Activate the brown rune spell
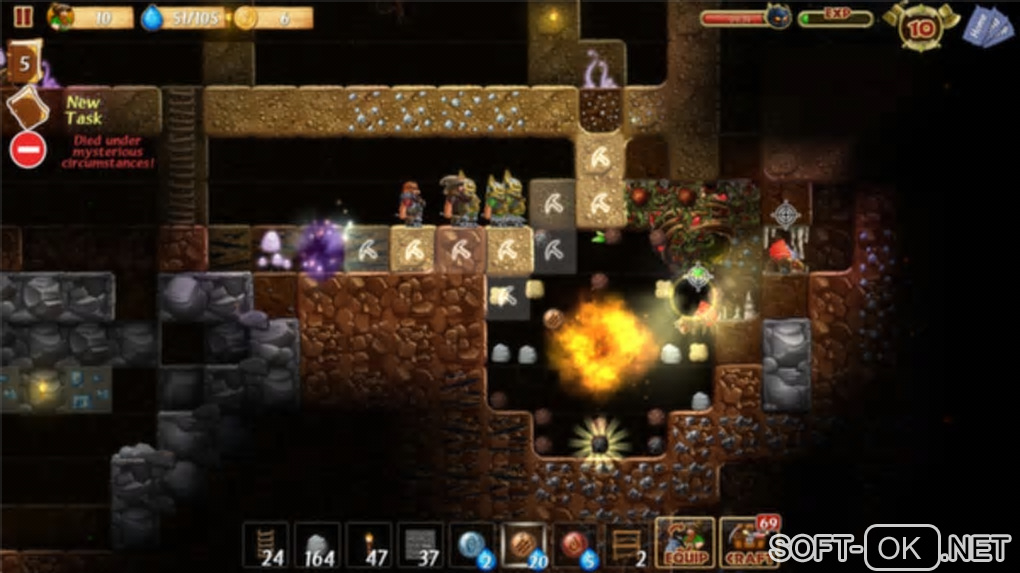This screenshot has width=1020, height=573. point(525,545)
